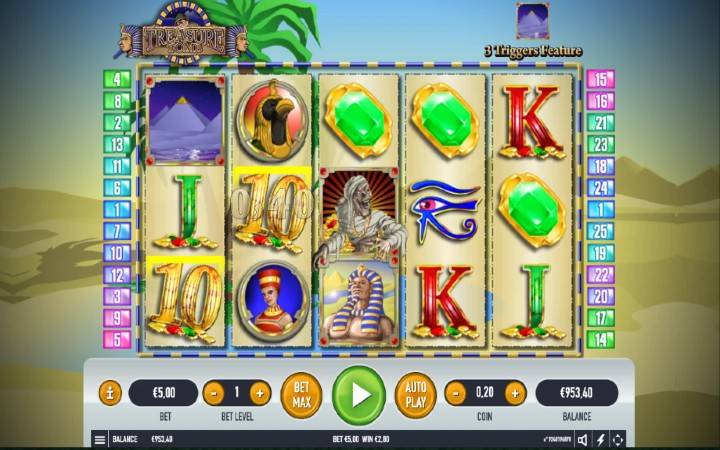Click payline 13 marker

(x=117, y=144)
